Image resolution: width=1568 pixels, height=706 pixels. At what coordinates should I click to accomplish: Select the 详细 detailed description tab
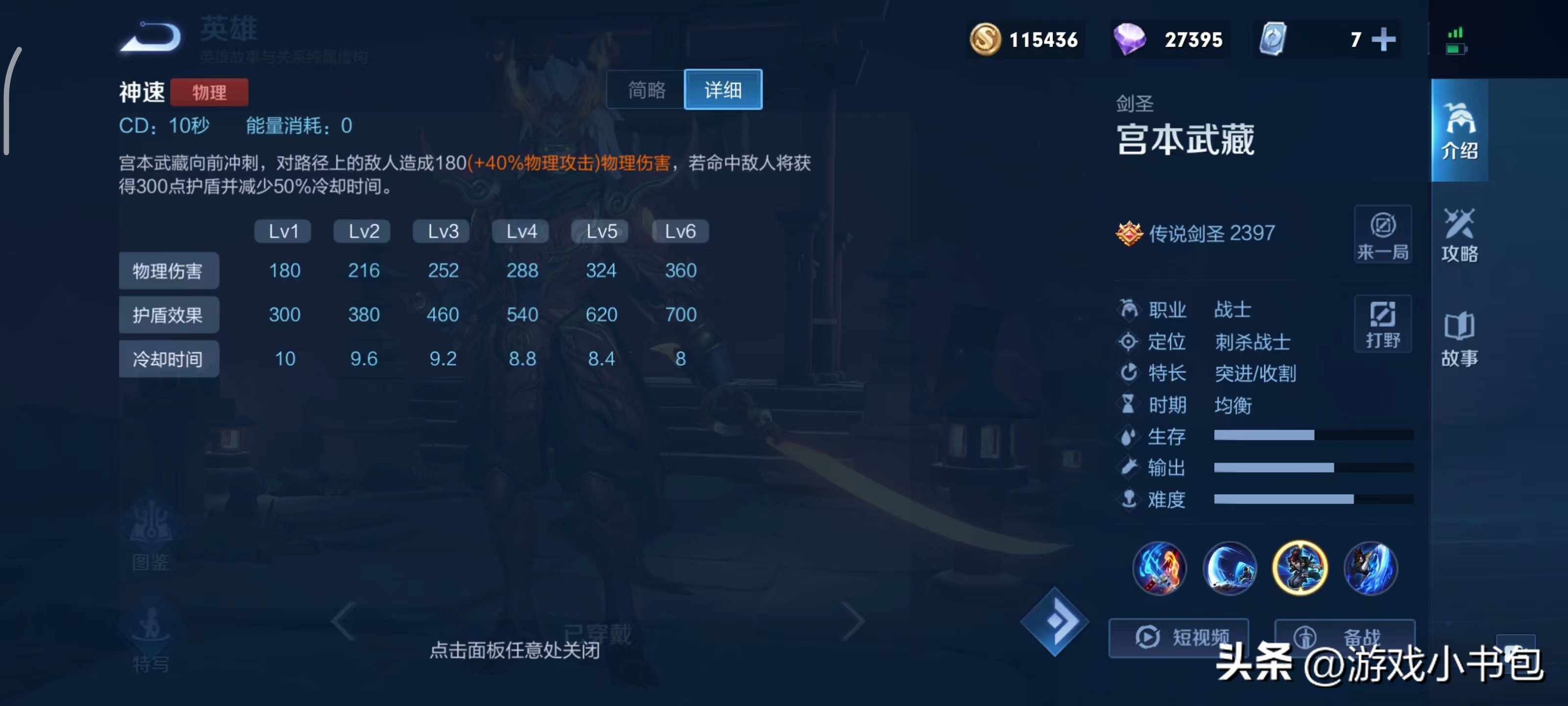(723, 90)
